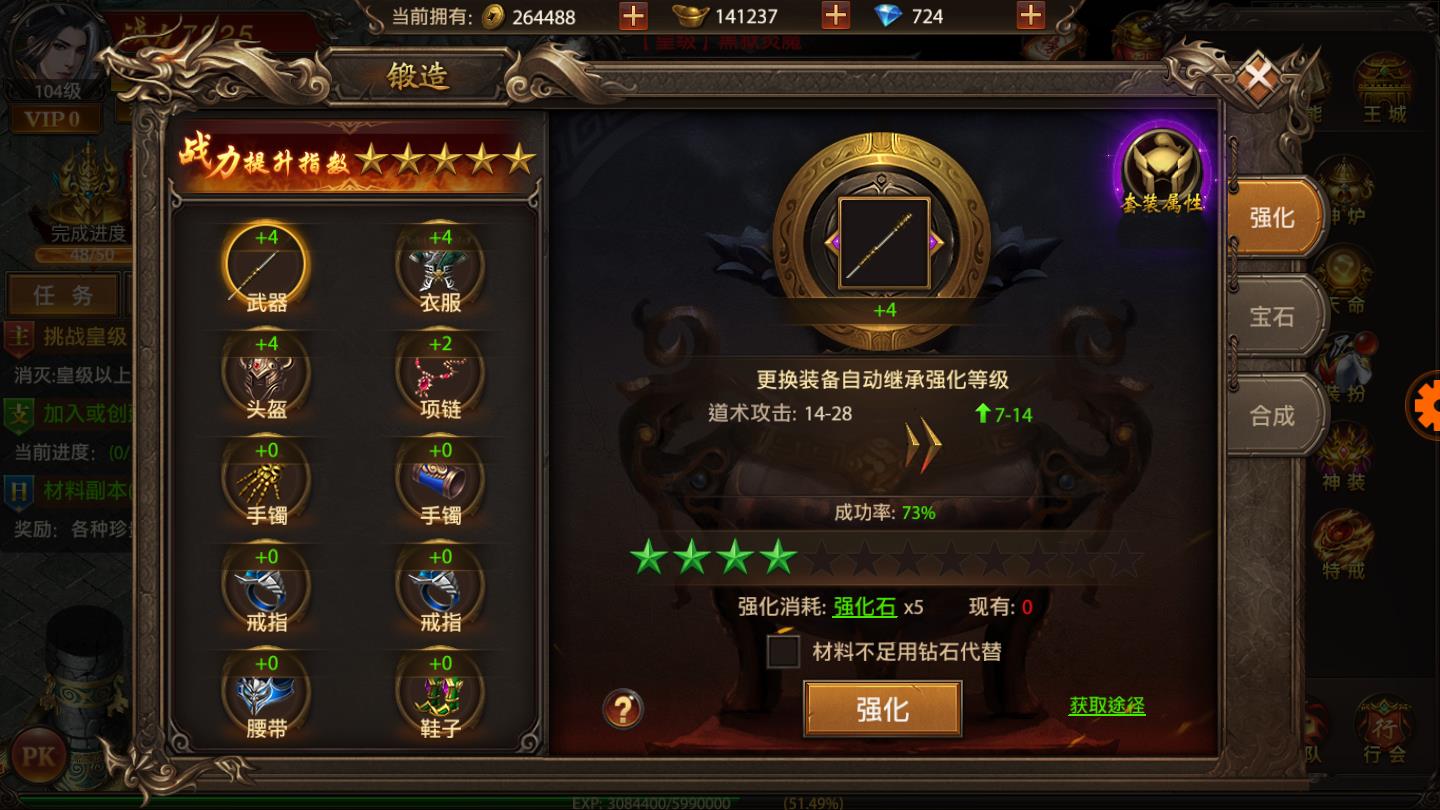Open the 获取途径 link
Viewport: 1440px width, 810px height.
coord(1107,706)
